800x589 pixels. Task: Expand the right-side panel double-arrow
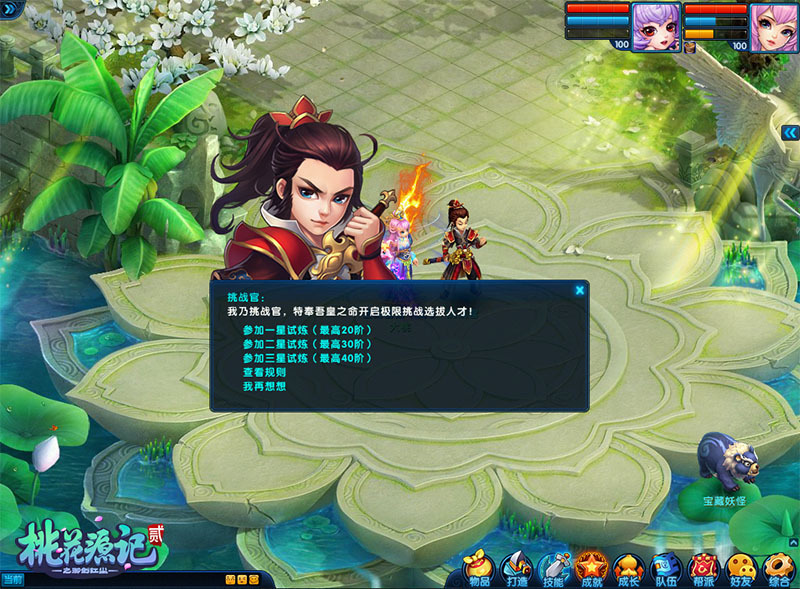[x=790, y=132]
